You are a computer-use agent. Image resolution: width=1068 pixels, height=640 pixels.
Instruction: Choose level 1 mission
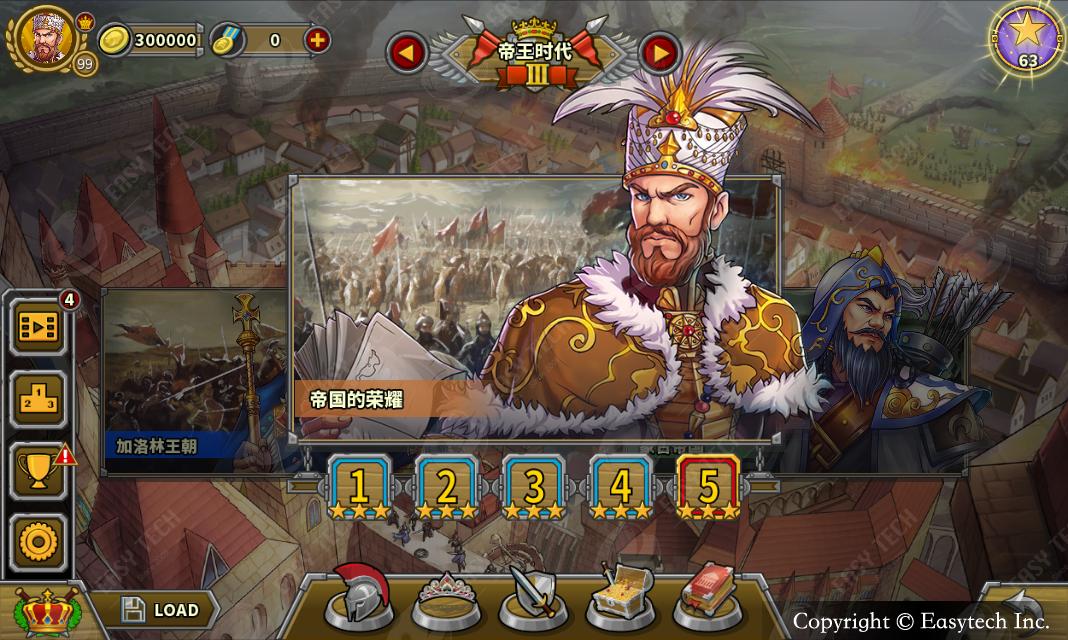pyautogui.click(x=358, y=488)
